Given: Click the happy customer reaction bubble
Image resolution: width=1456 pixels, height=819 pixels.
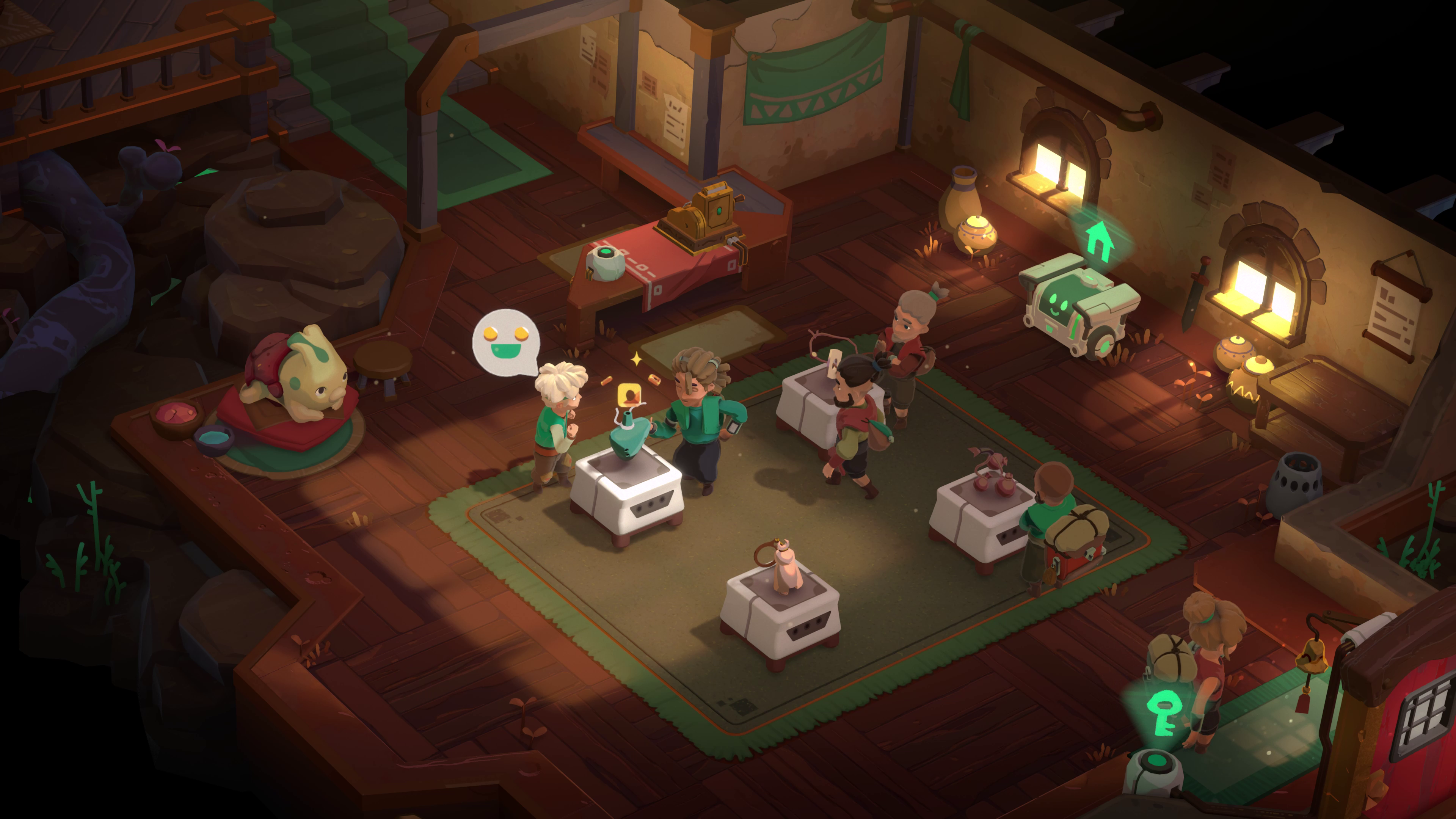Looking at the screenshot, I should (x=506, y=342).
